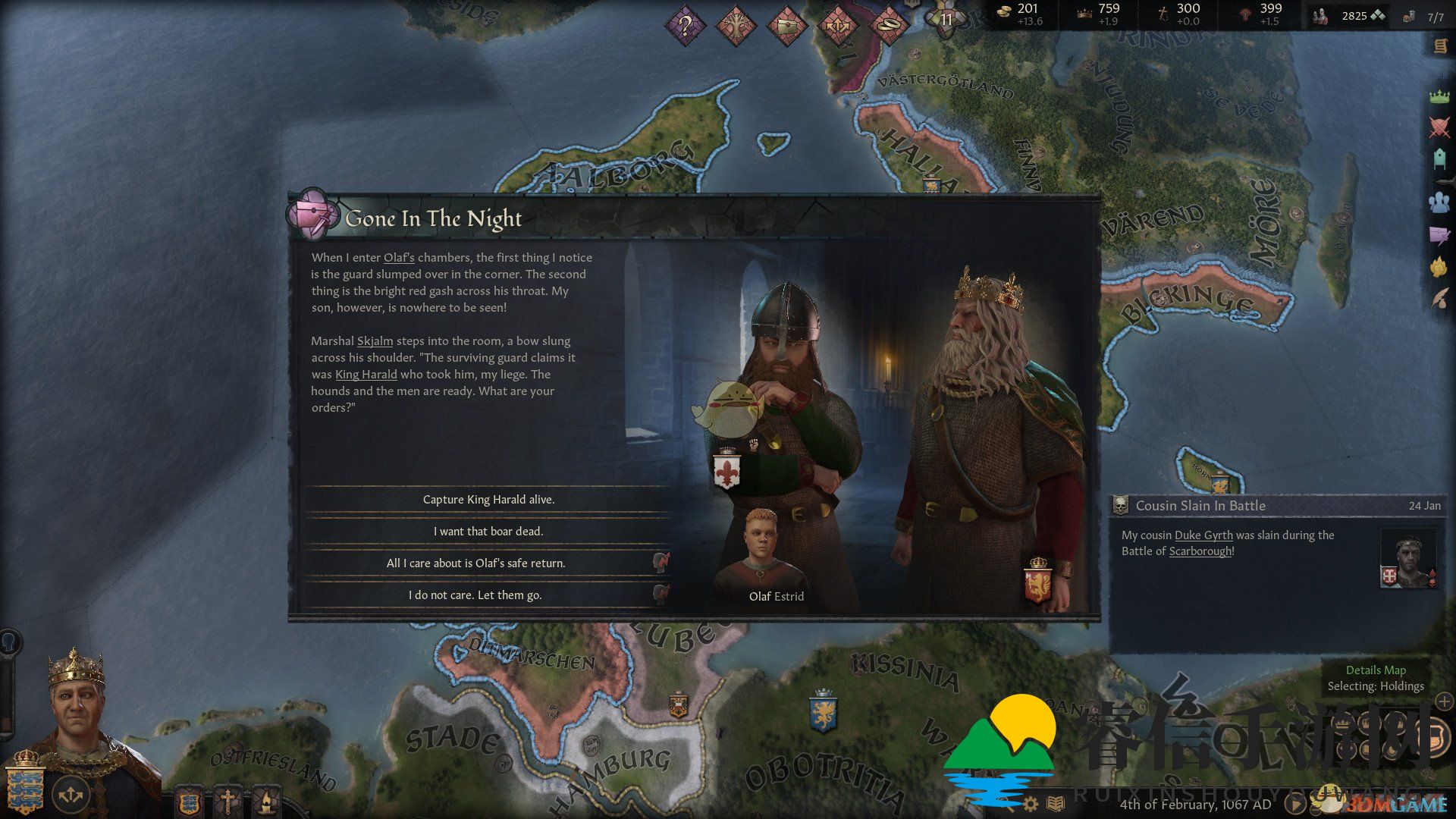Viewport: 1456px width, 819px height.
Task: Click the three-arrow lifestyle button beside the portrait
Action: coord(71,794)
